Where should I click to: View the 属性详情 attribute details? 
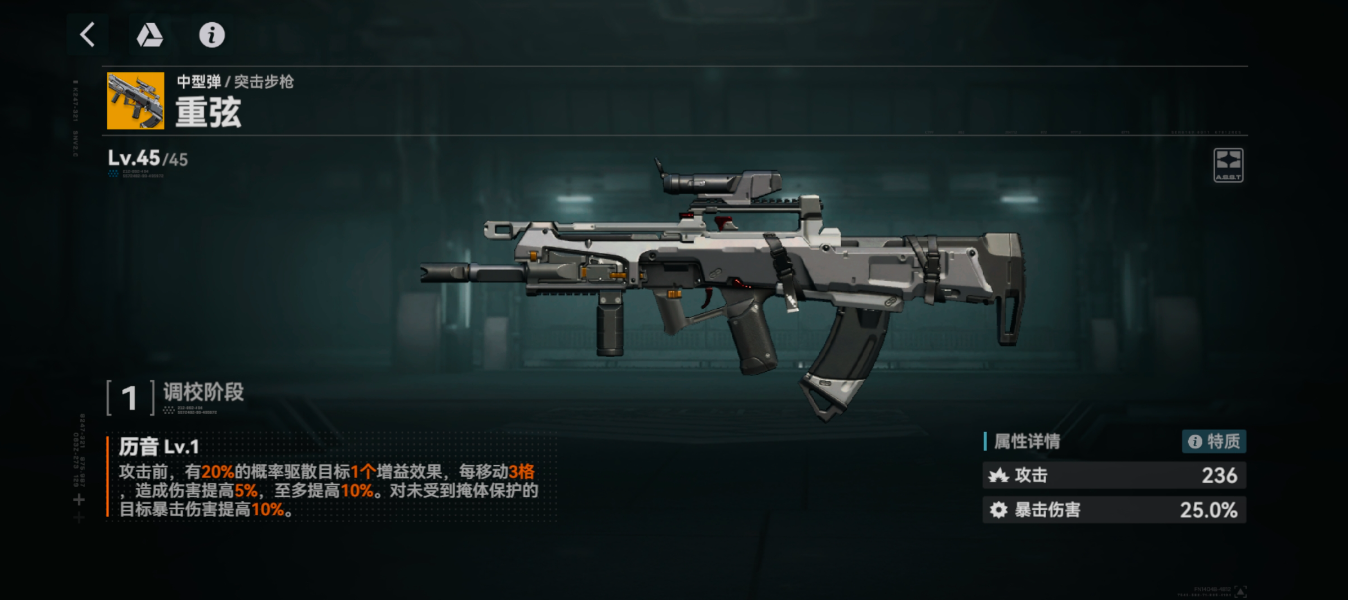[1027, 442]
